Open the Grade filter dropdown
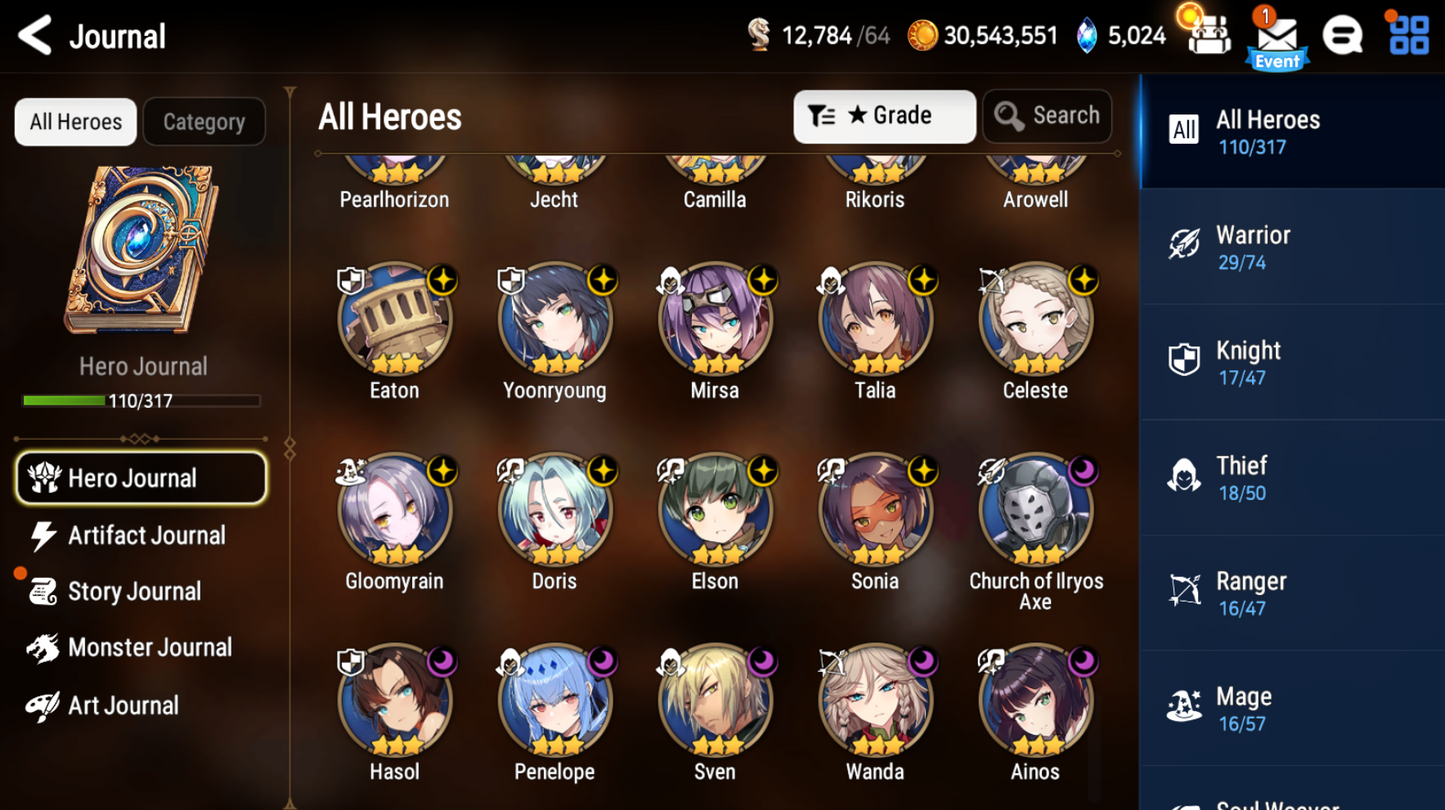 tap(884, 116)
